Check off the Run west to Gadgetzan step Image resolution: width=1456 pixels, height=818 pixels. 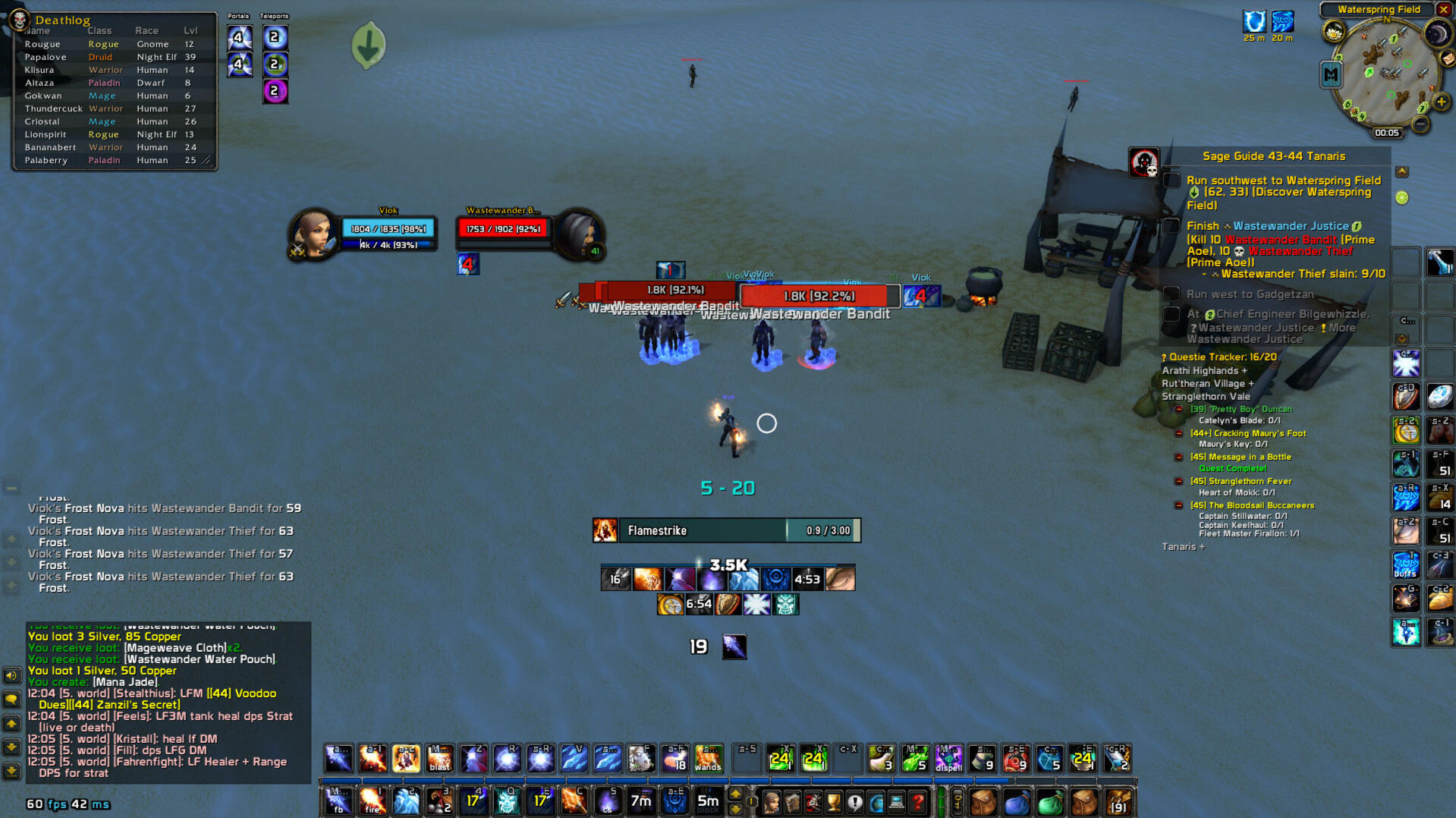(1172, 294)
